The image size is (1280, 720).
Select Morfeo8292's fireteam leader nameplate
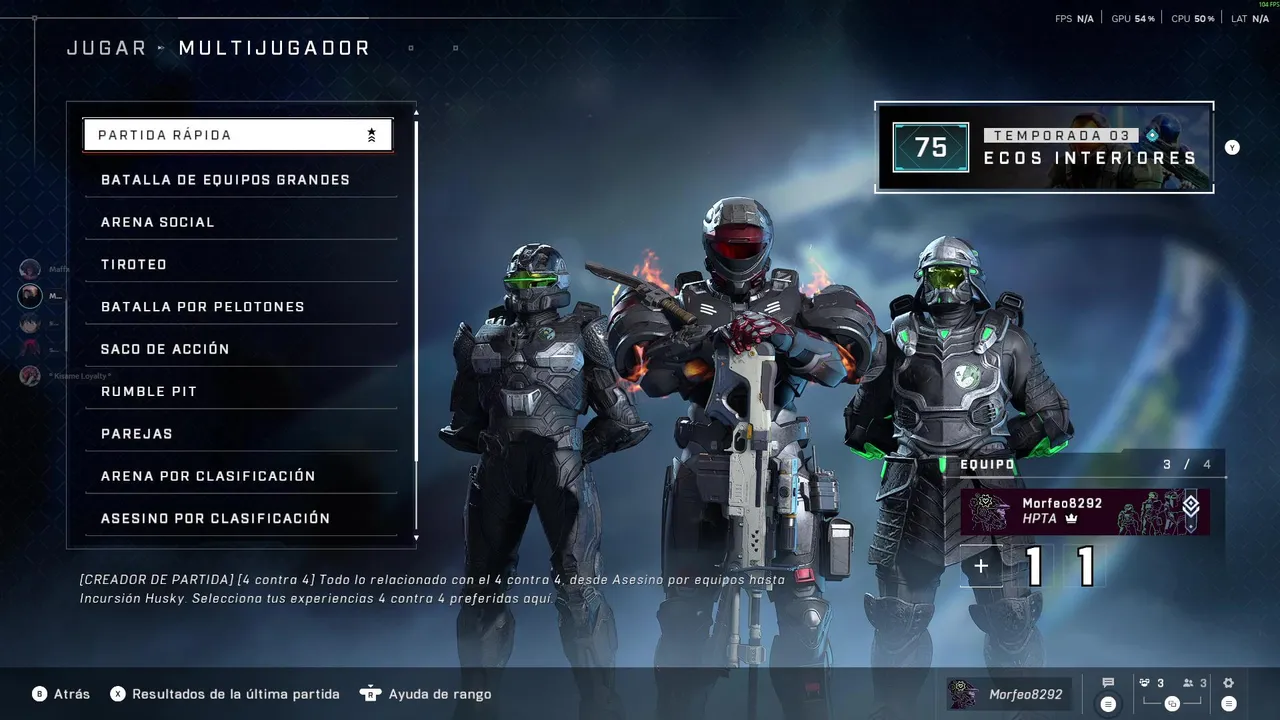pyautogui.click(x=1084, y=512)
